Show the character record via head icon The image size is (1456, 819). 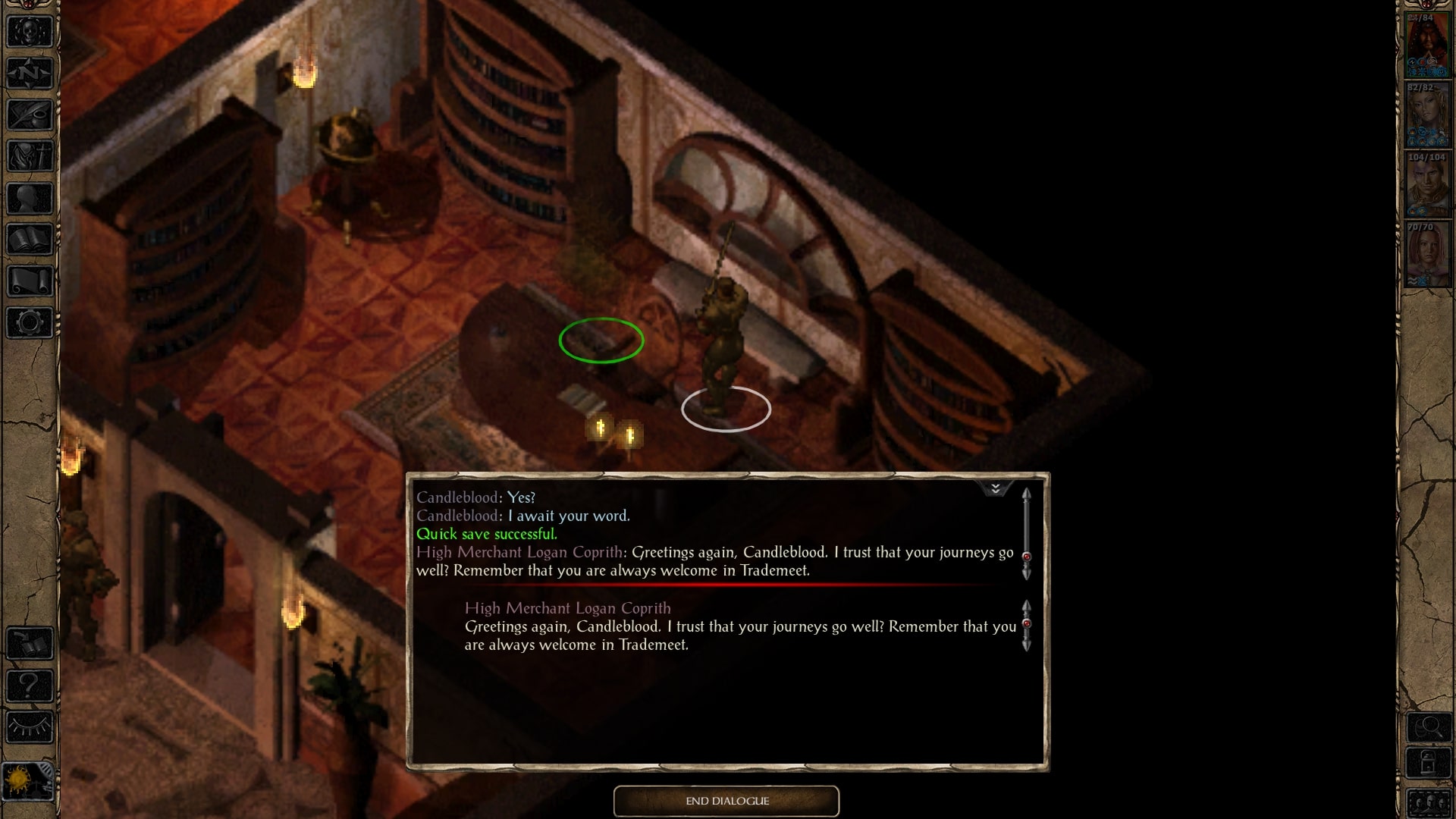click(x=30, y=199)
